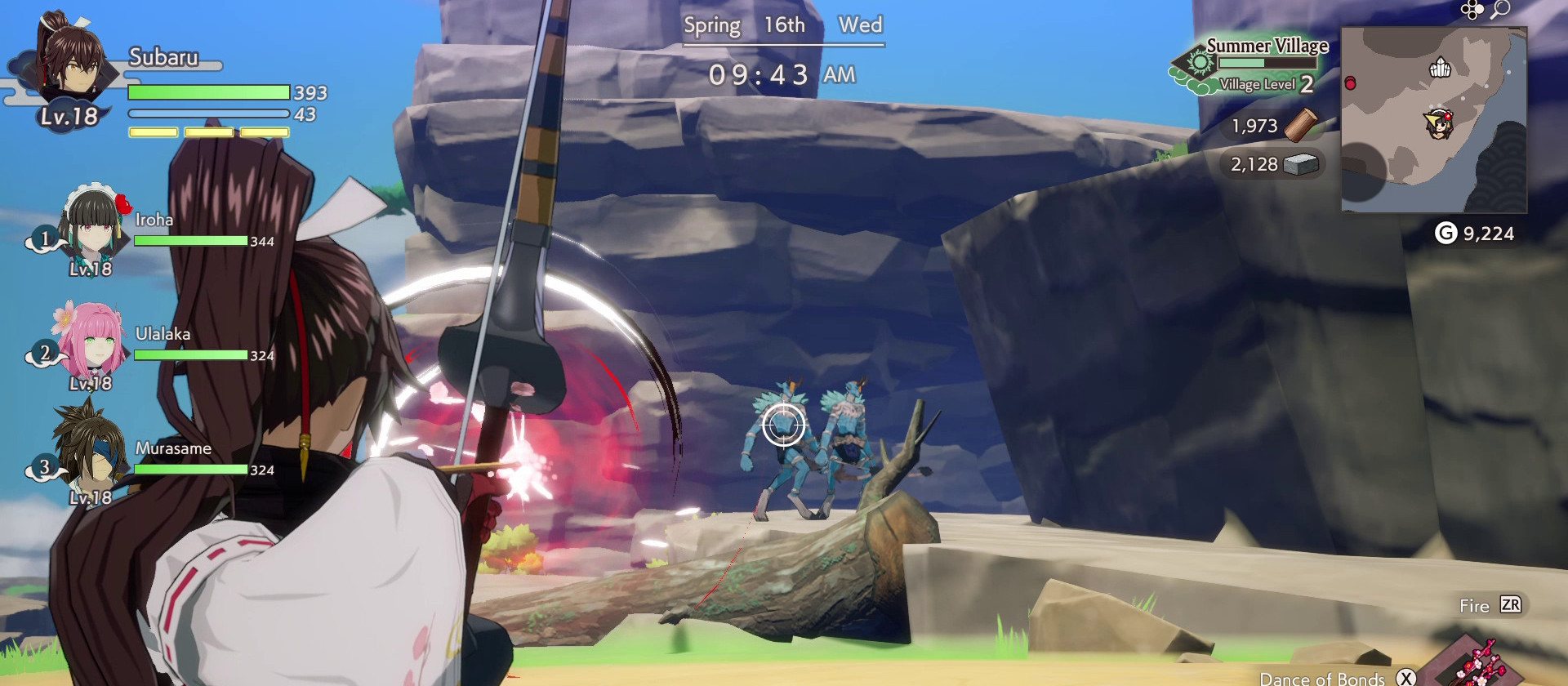Click the G gold currency icon
Image resolution: width=1568 pixels, height=686 pixels.
[1445, 234]
